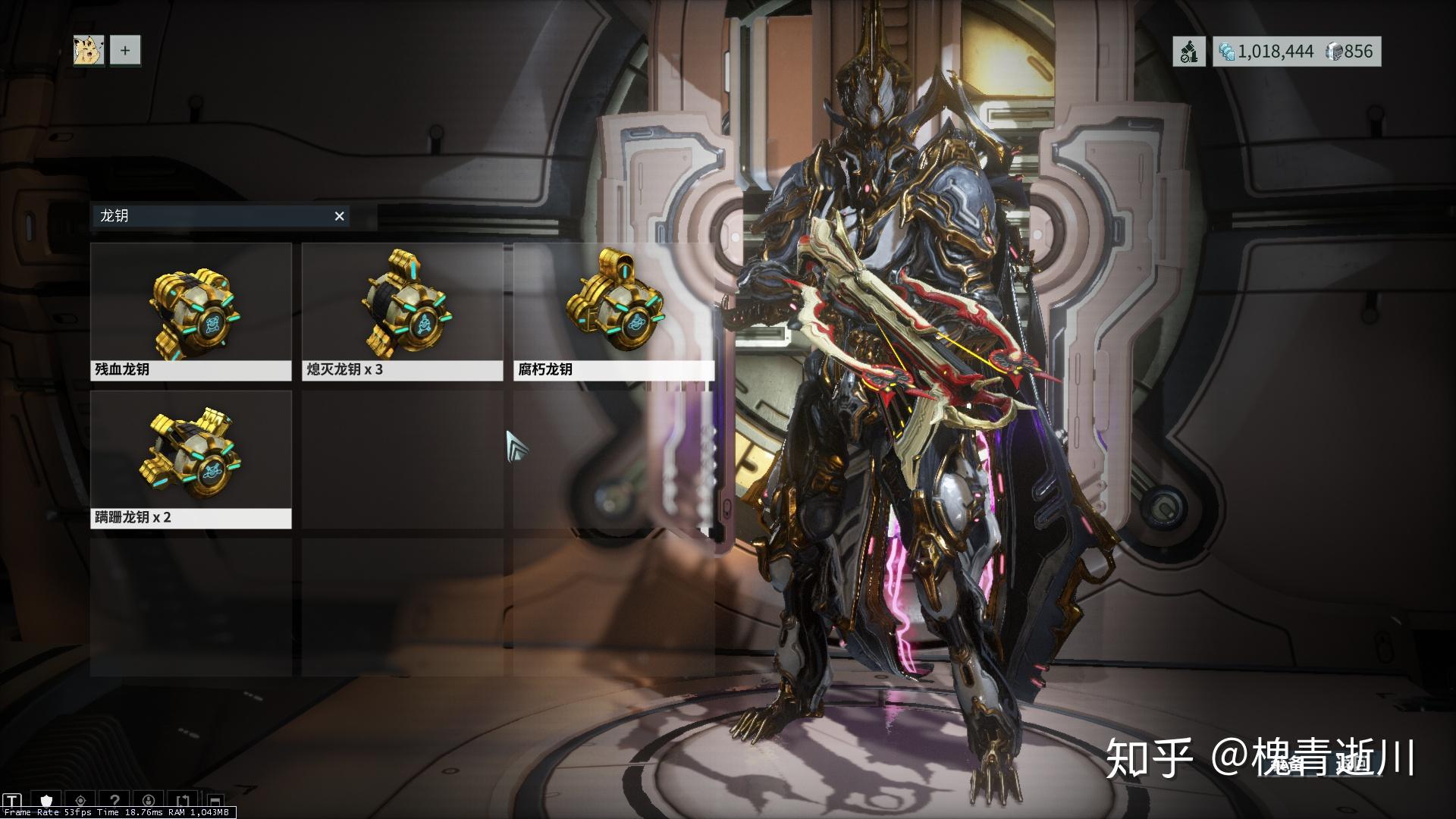Image resolution: width=1456 pixels, height=819 pixels.
Task: Invite a squad member with plus button
Action: [x=125, y=51]
